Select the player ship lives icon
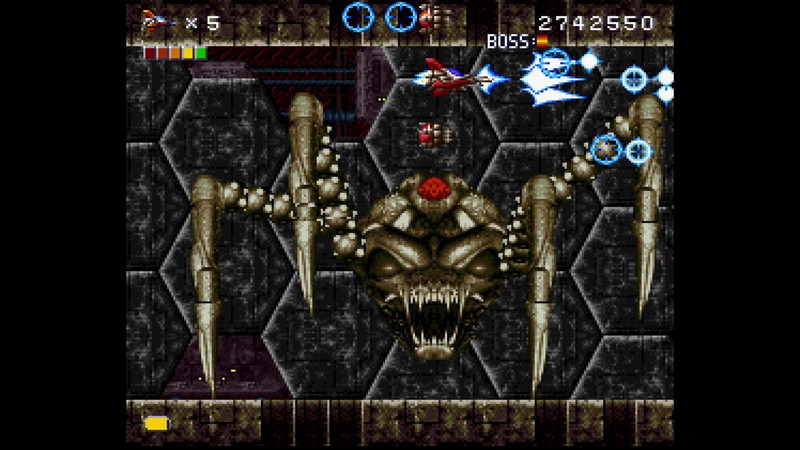Screen dimensions: 800x450 click(x=156, y=20)
